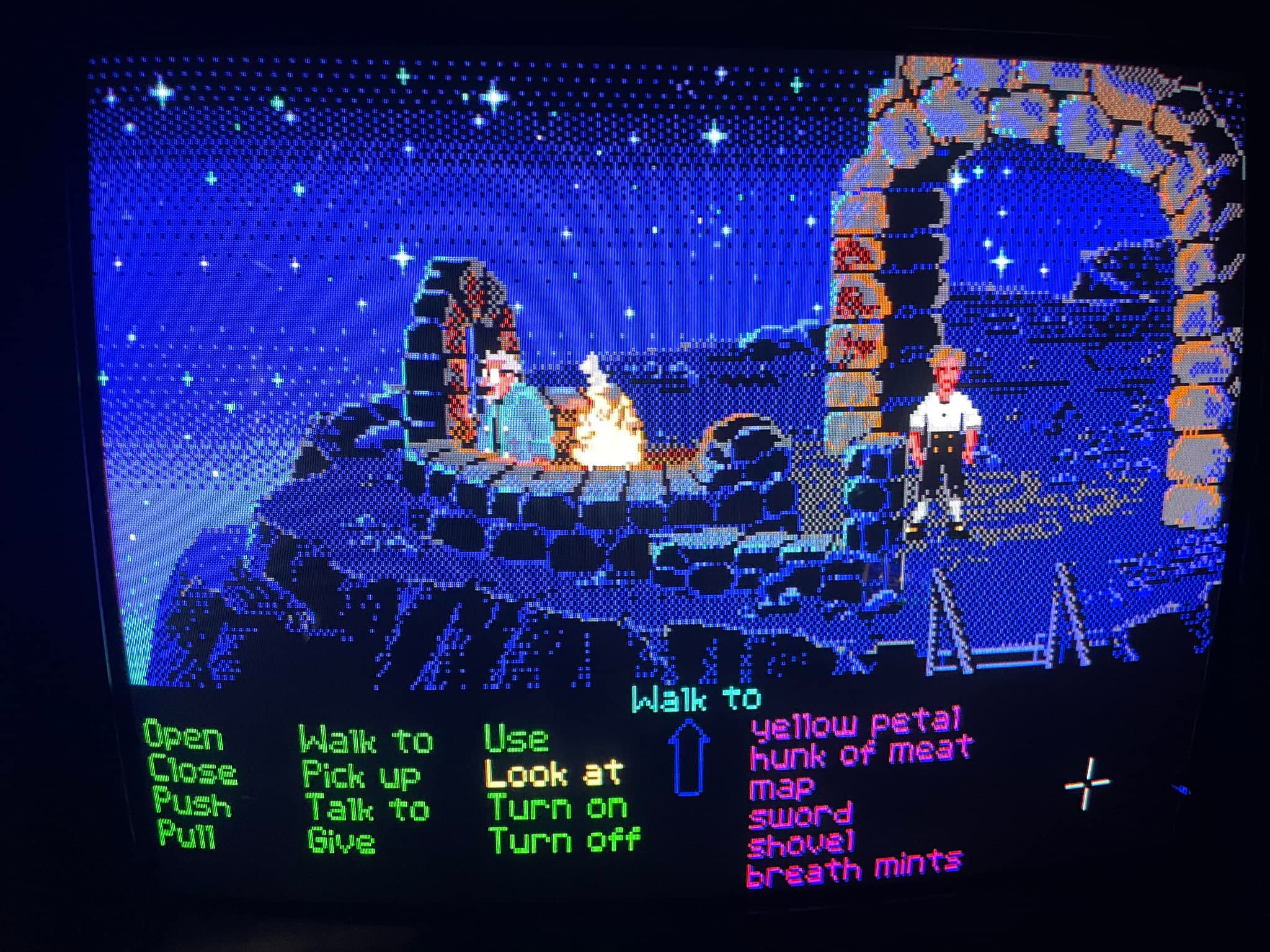Select the Pull verb

[x=187, y=834]
